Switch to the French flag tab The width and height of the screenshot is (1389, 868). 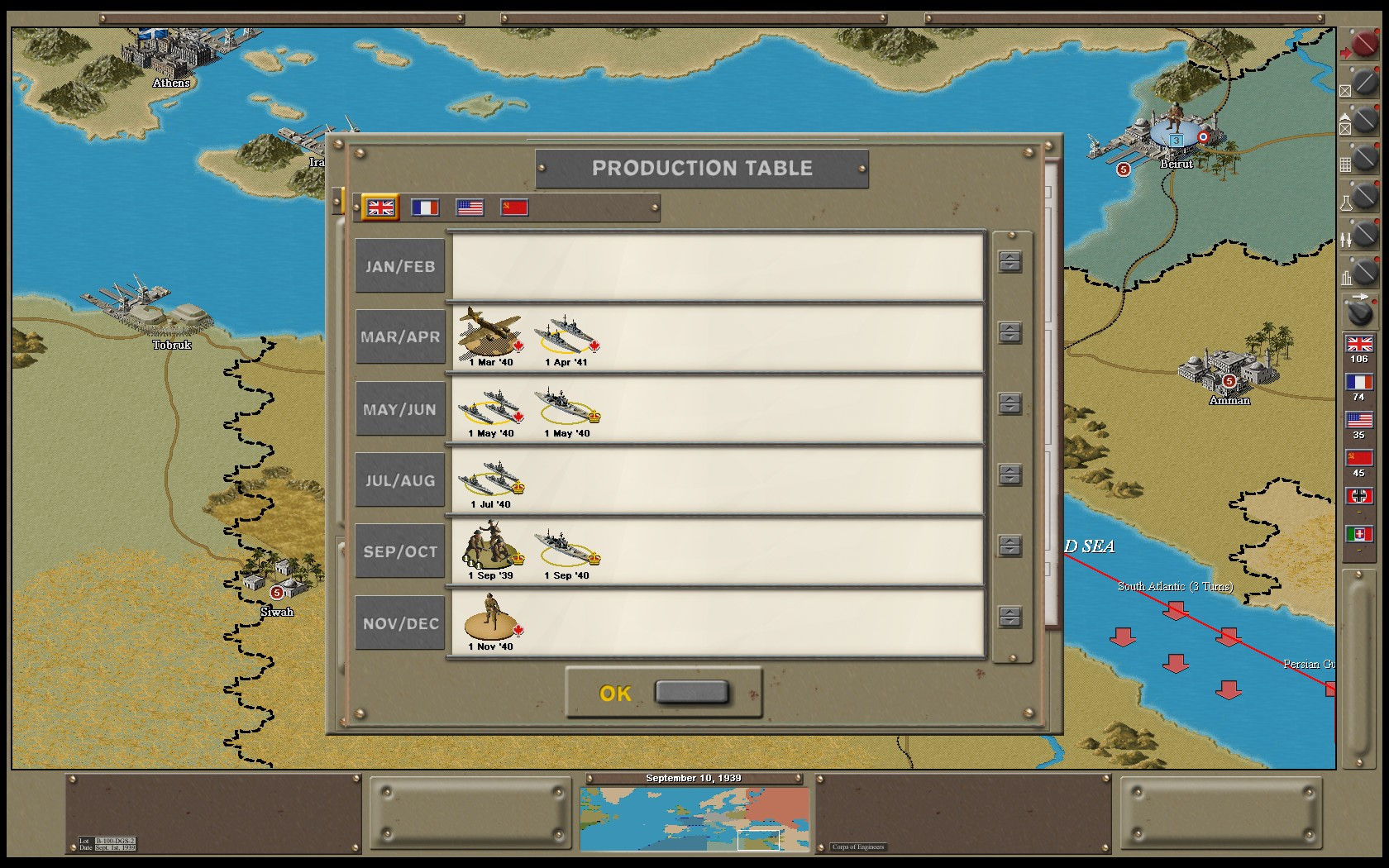425,207
